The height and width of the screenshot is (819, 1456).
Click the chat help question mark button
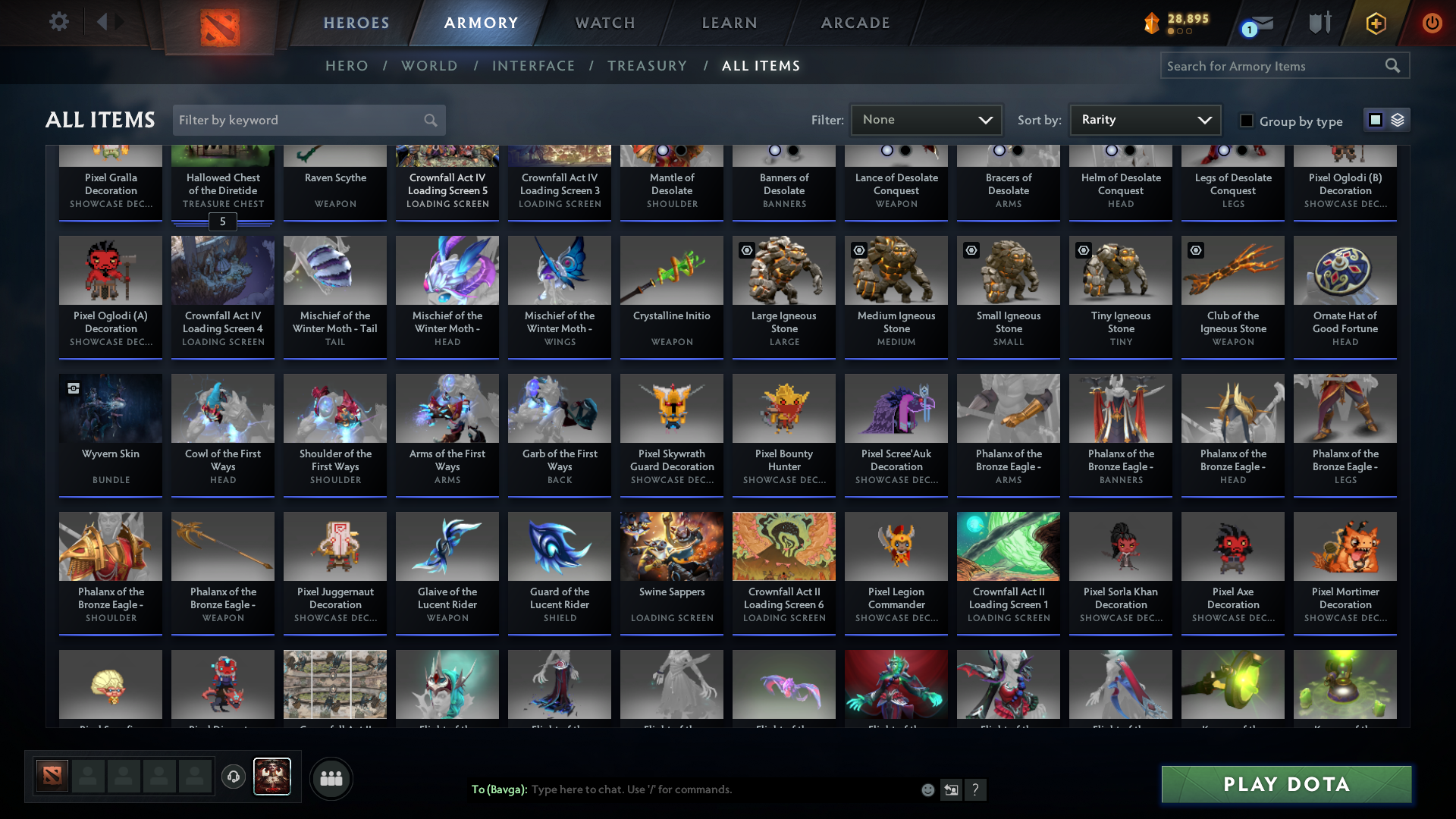[977, 789]
